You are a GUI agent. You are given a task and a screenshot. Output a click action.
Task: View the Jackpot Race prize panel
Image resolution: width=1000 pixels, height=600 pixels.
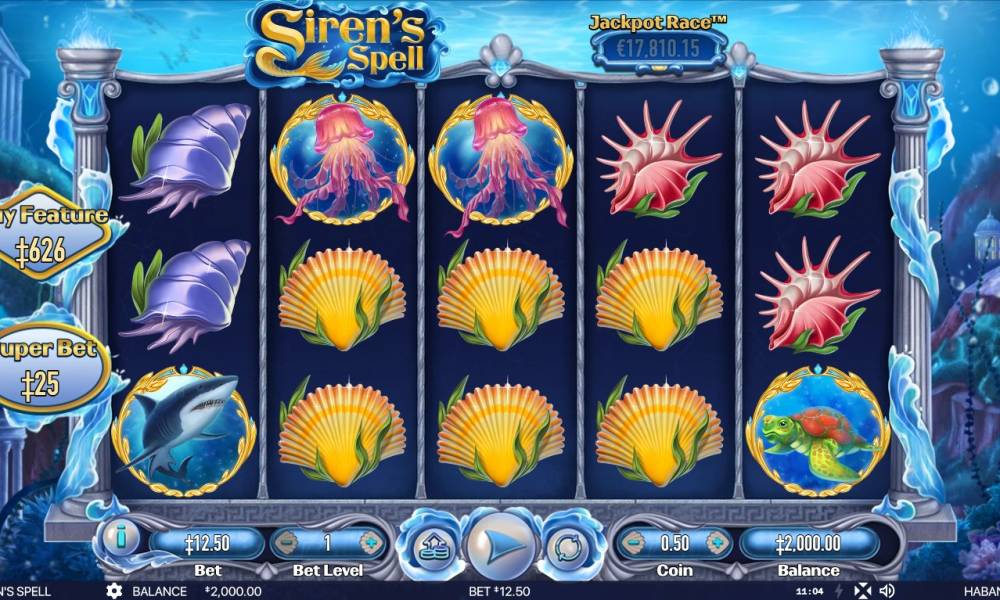pyautogui.click(x=657, y=46)
